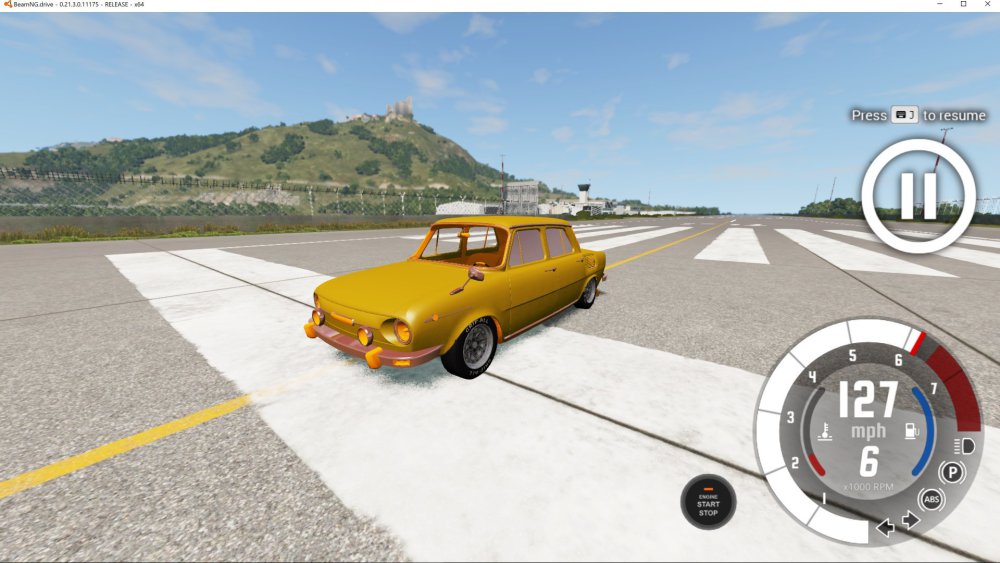1000x563 pixels.
Task: Toggle the parking brake P indicator
Action: coord(952,473)
